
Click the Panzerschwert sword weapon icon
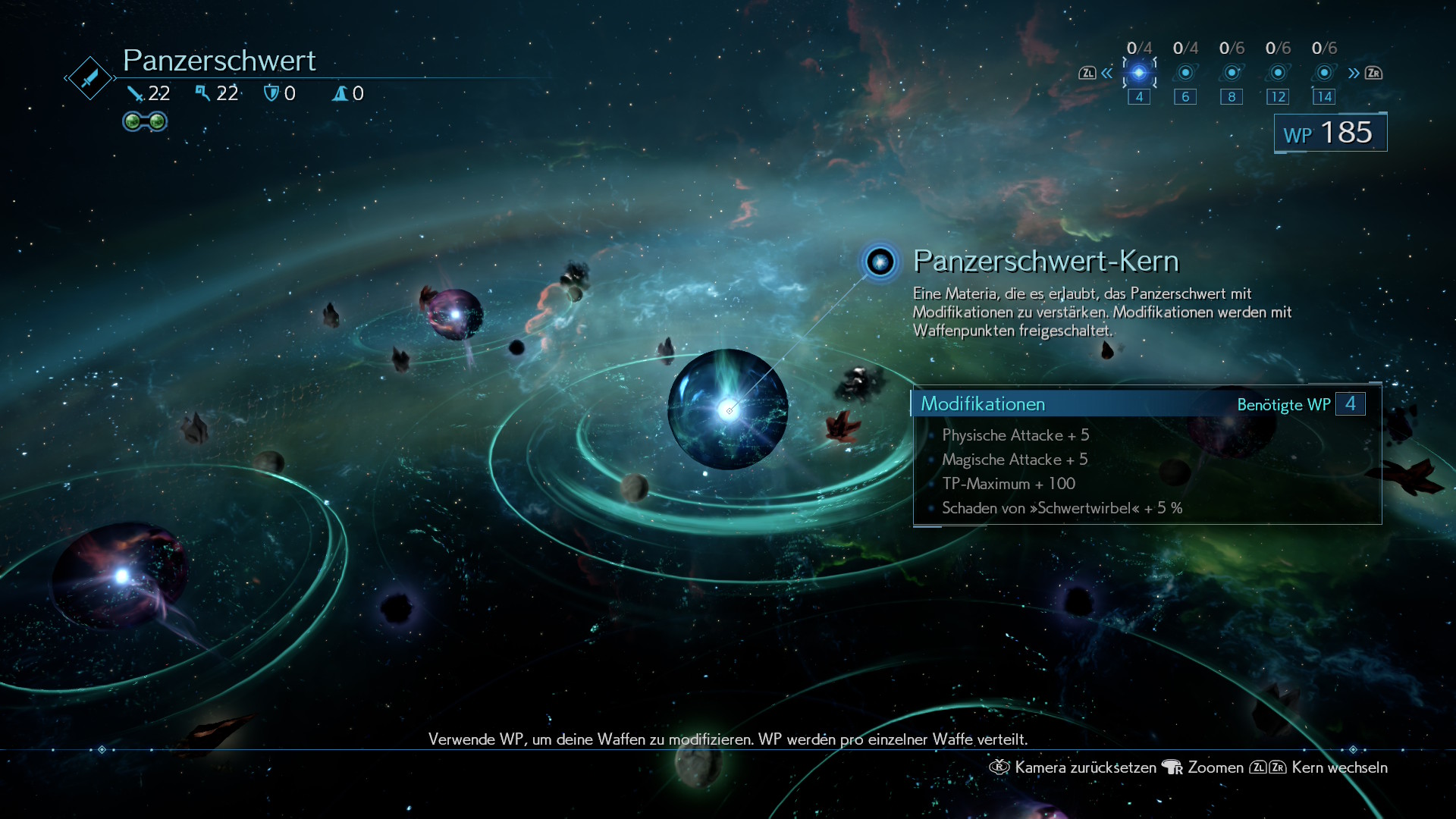[x=89, y=77]
